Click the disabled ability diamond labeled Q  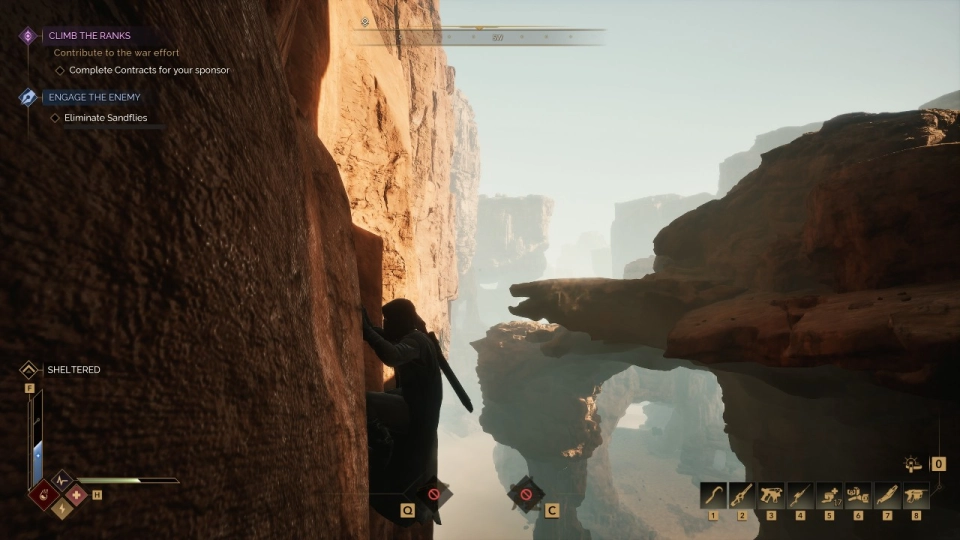(x=433, y=494)
